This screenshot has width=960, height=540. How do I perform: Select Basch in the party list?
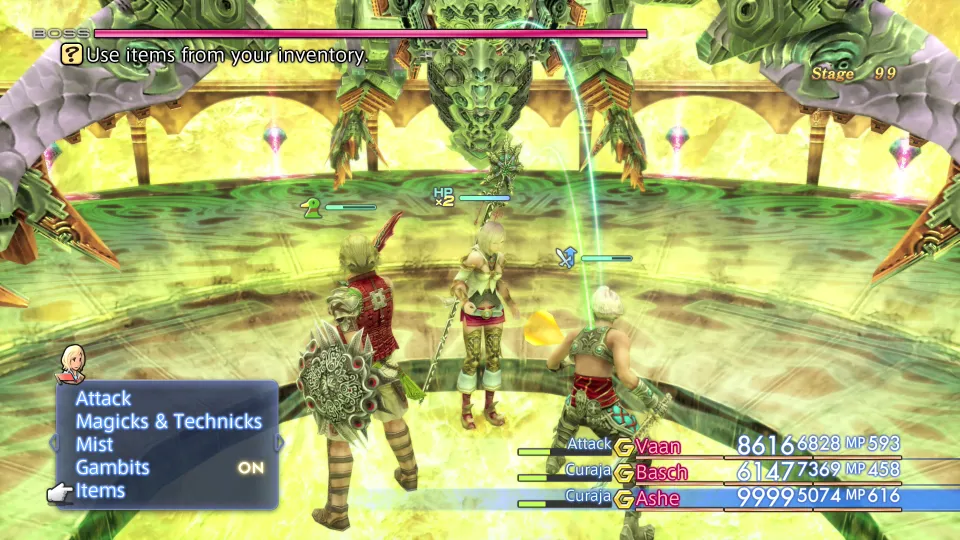(661, 471)
